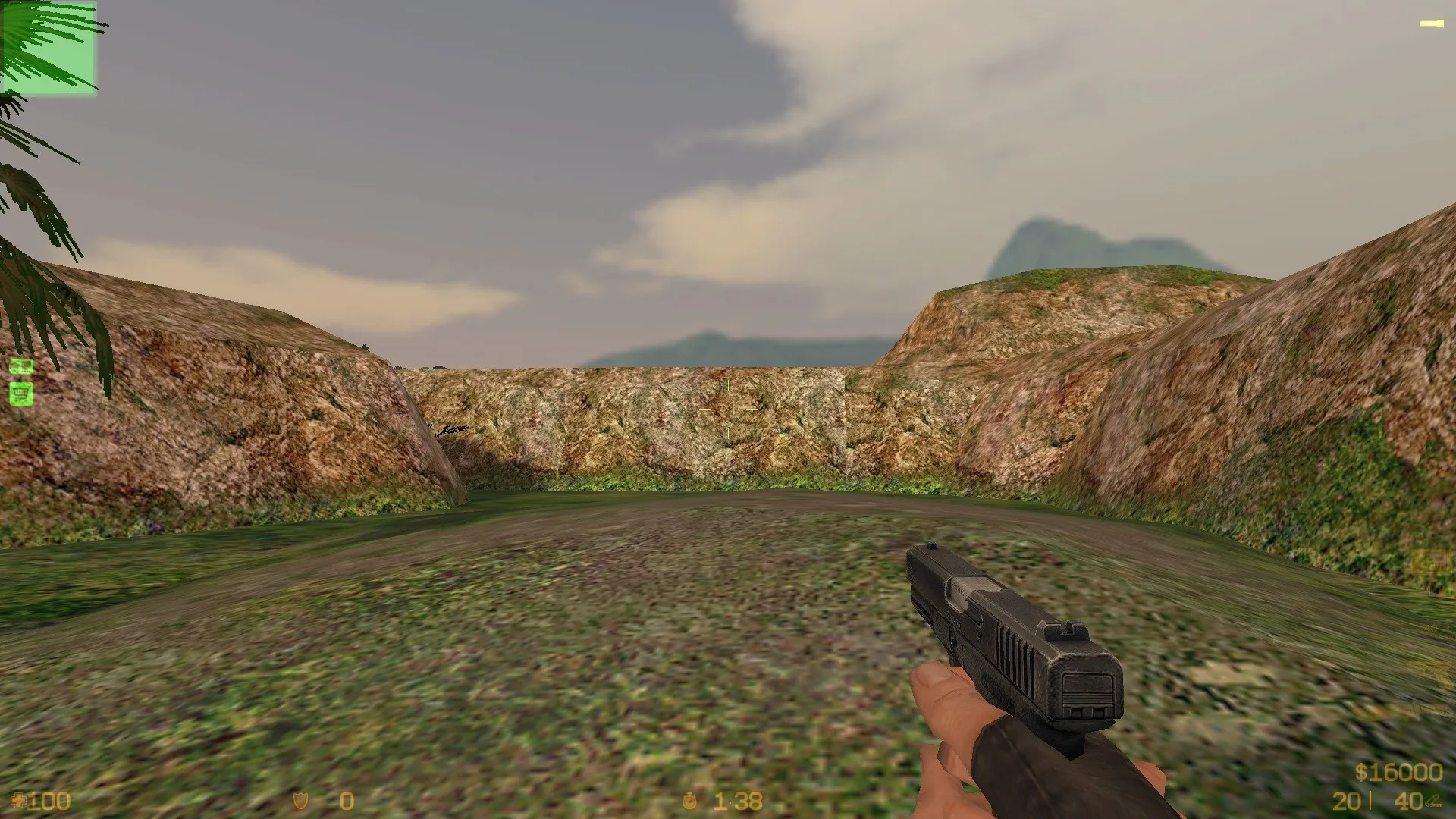The height and width of the screenshot is (819, 1456).
Task: Select the green card pickup icon above the cart
Action: pos(20,366)
